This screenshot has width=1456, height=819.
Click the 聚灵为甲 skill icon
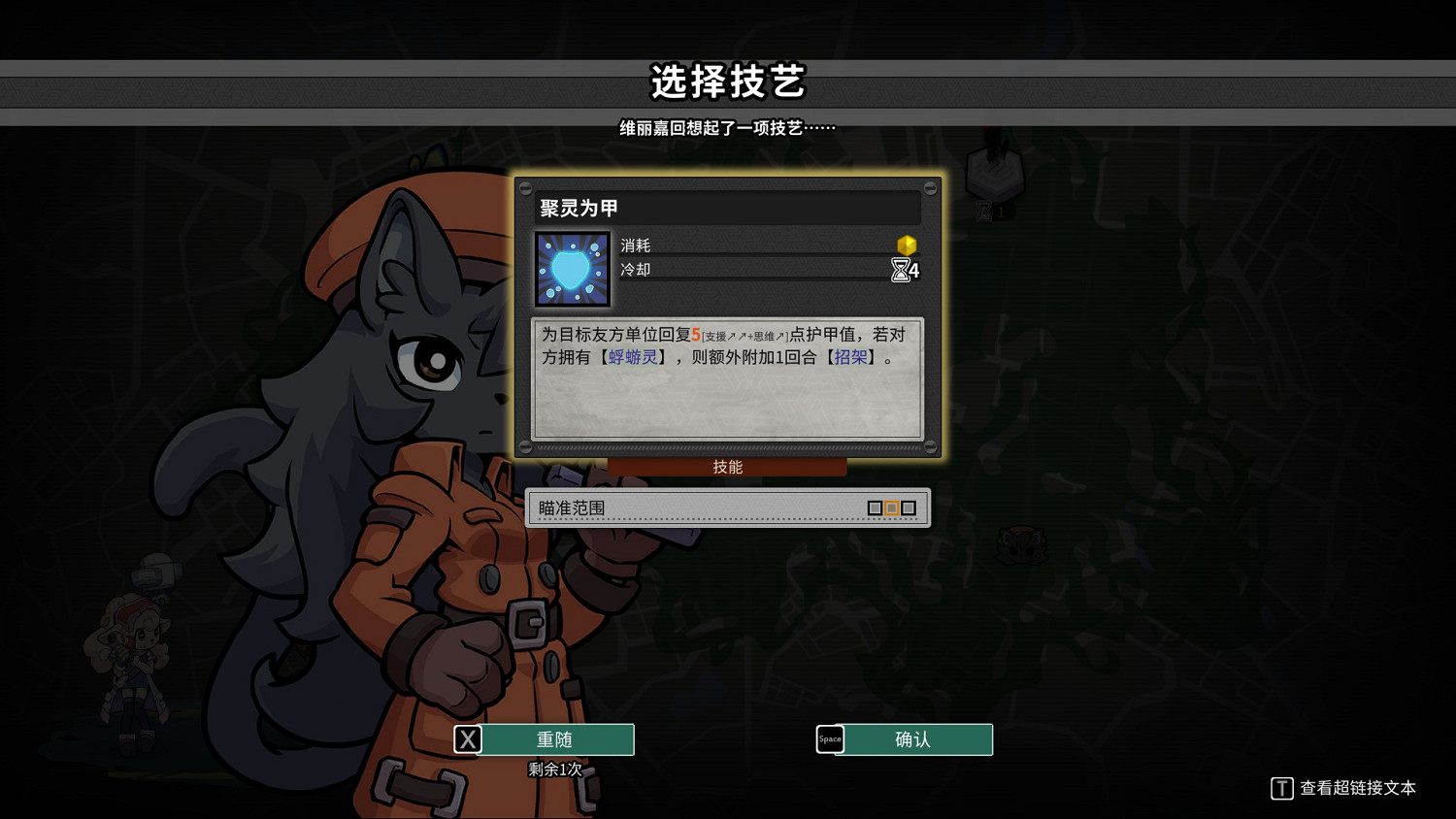tap(572, 268)
